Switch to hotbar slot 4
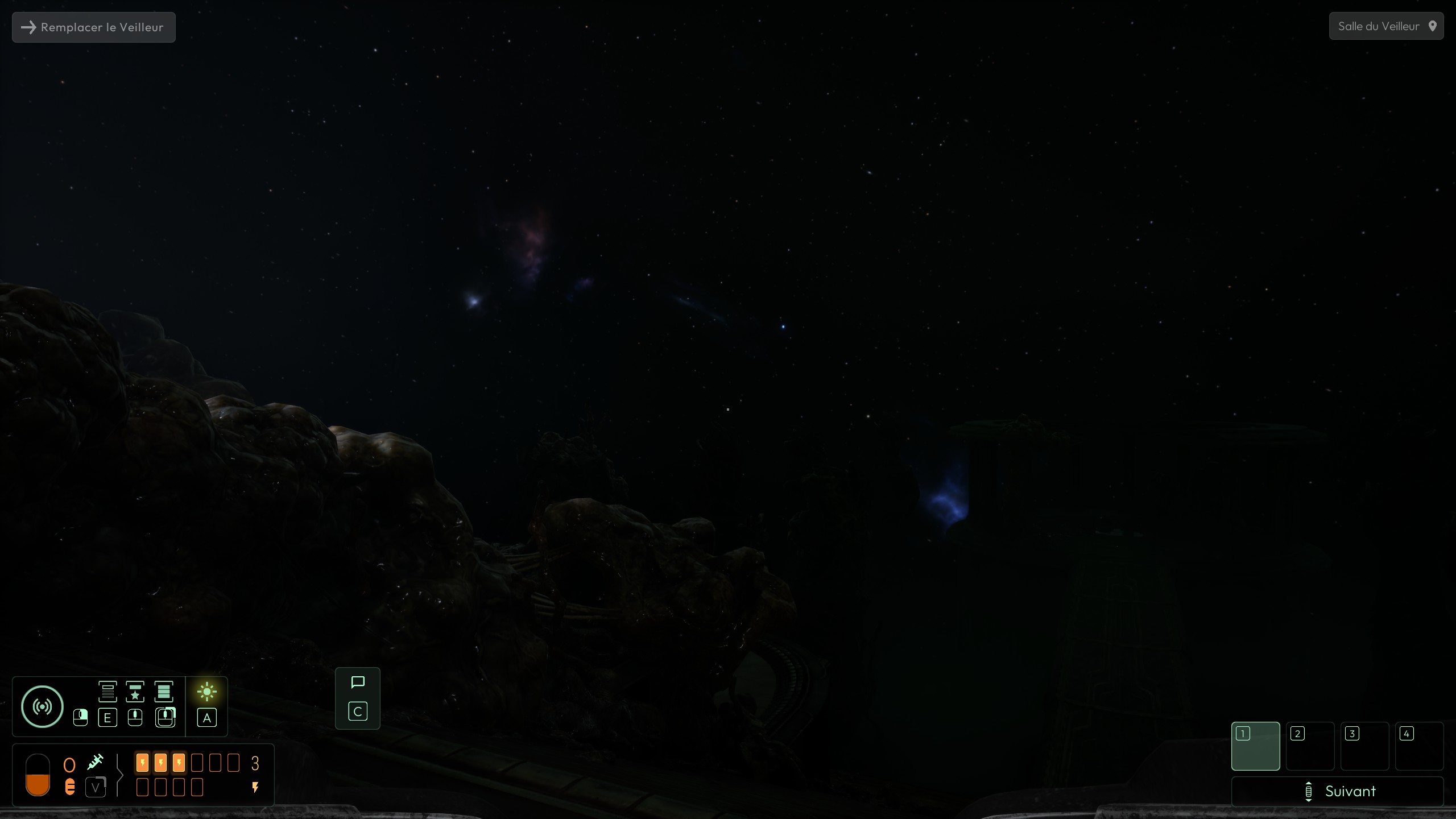Viewport: 1456px width, 819px height. 1419,746
